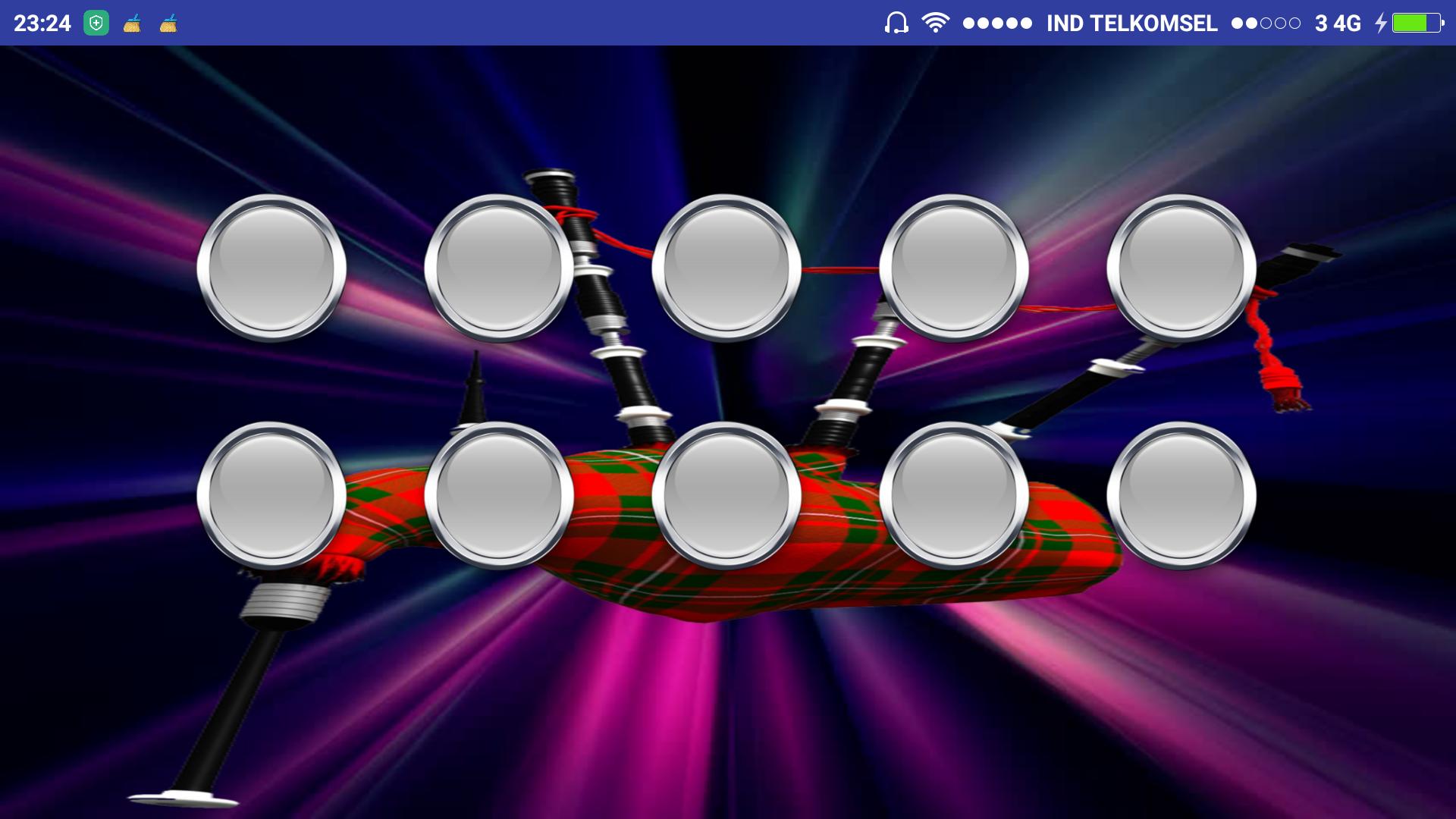Tap the bottom-left pattern lock circle
This screenshot has height=819, width=1456.
271,497
